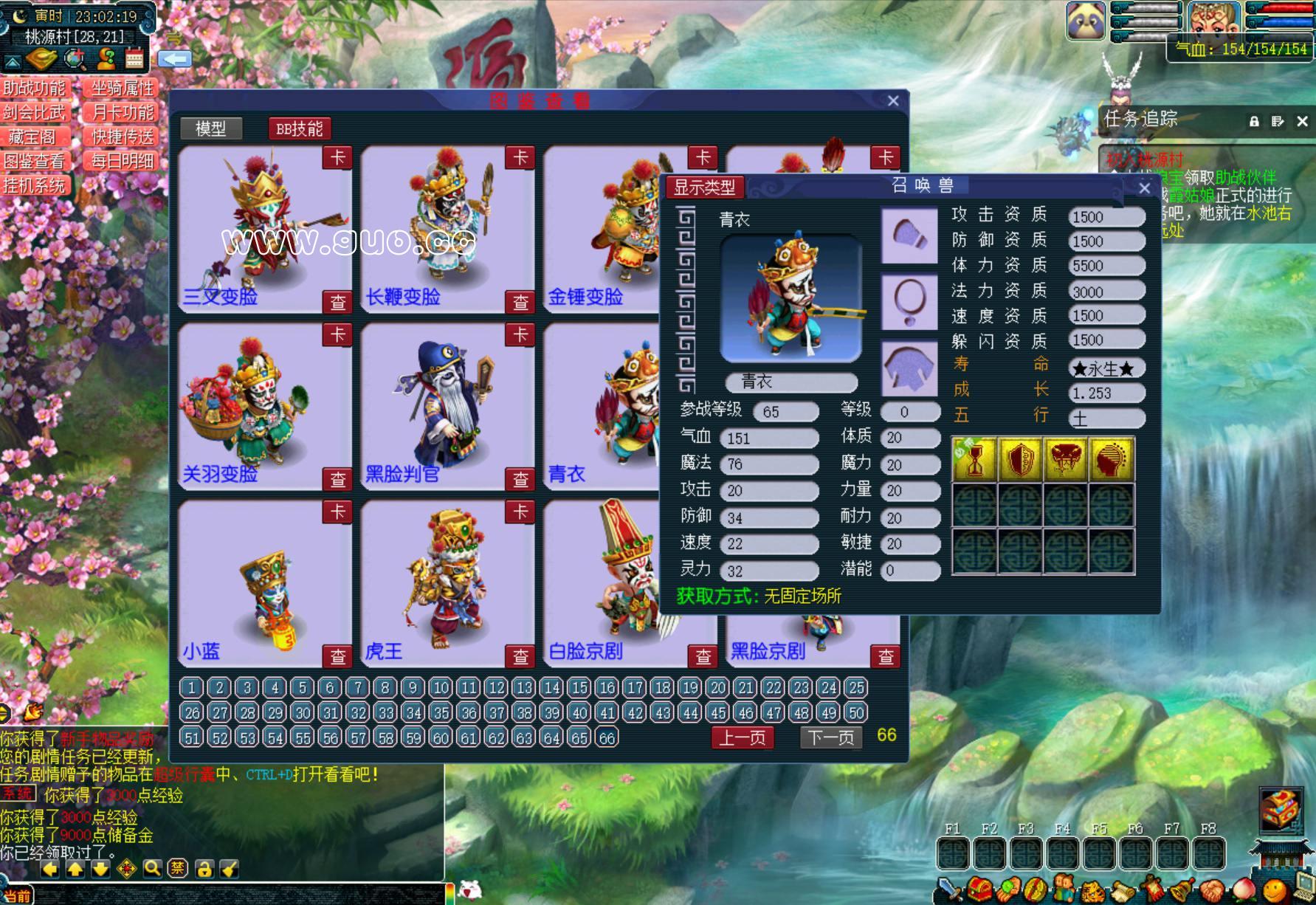The image size is (1316, 905).
Task: Jump to catalog page 66
Action: coord(607,737)
